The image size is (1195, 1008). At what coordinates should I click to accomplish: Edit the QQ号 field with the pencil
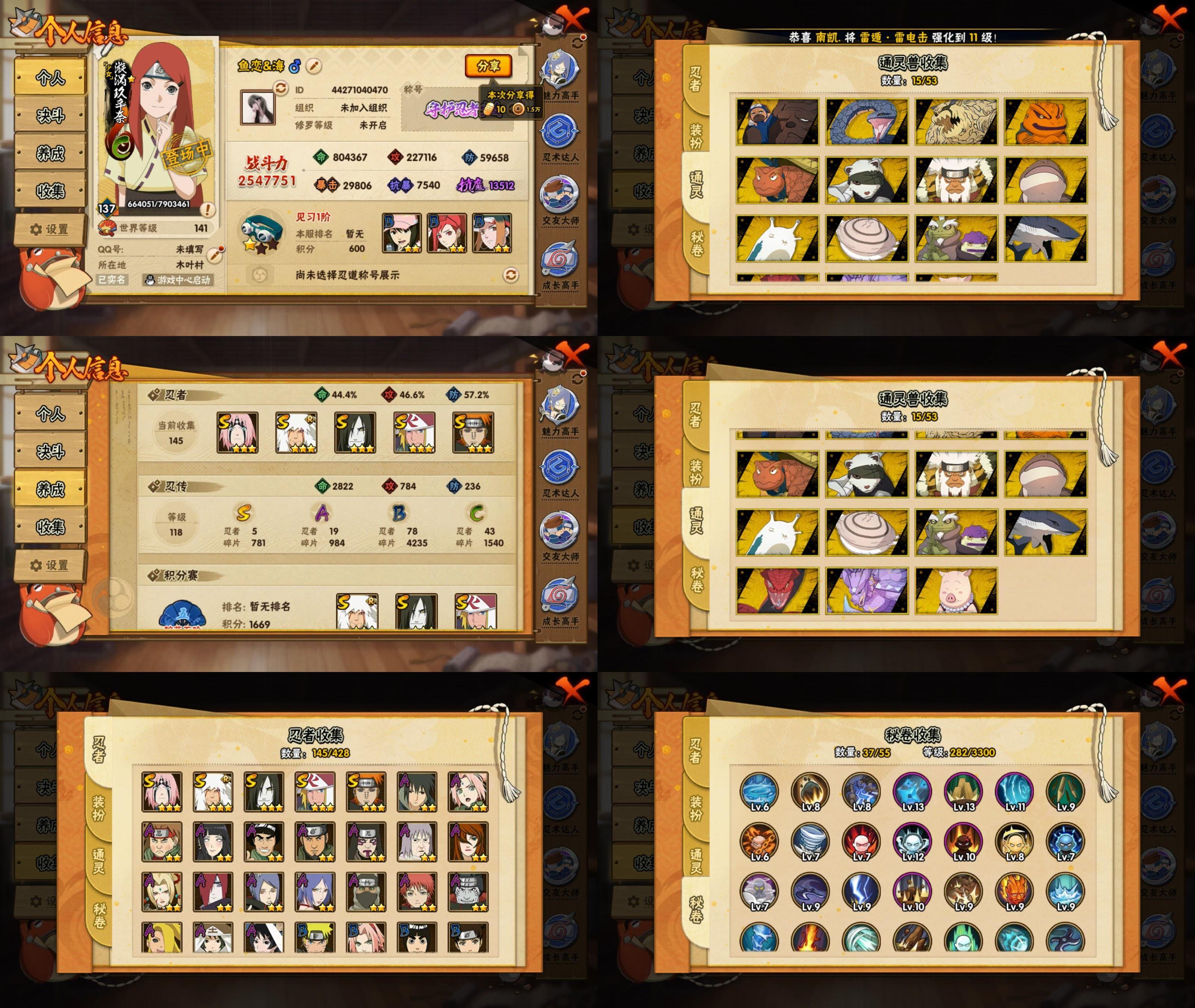coord(215,254)
